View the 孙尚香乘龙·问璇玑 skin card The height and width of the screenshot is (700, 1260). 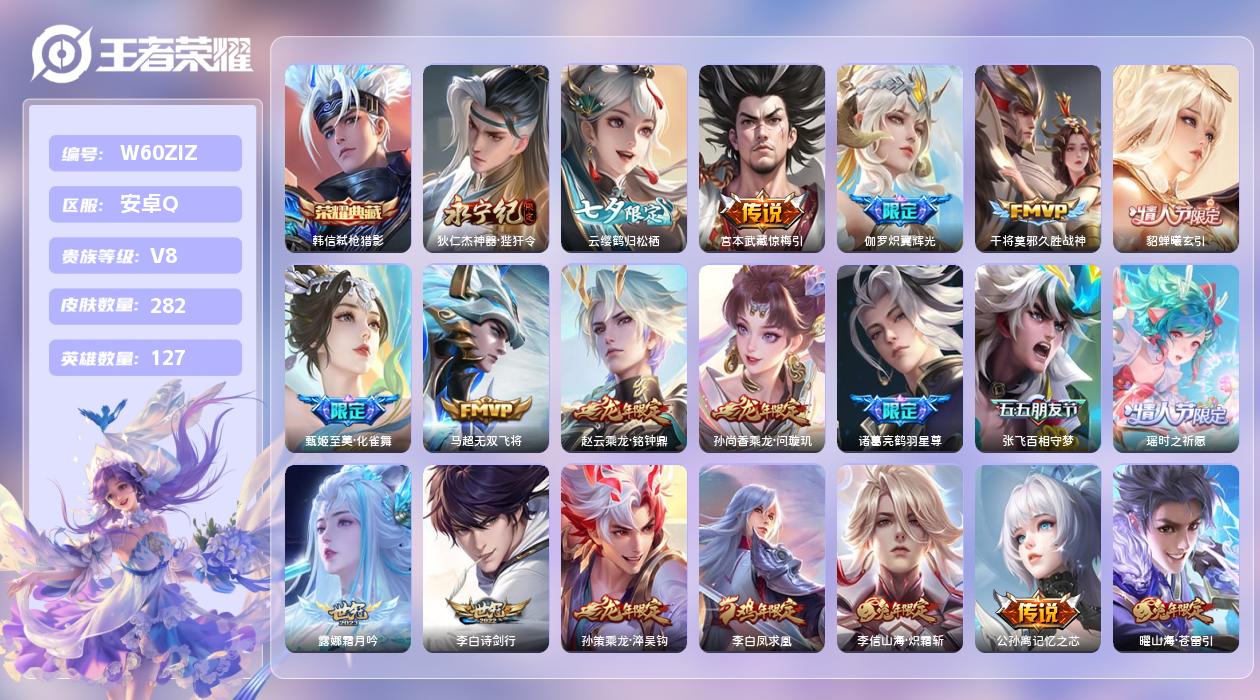tap(762, 358)
